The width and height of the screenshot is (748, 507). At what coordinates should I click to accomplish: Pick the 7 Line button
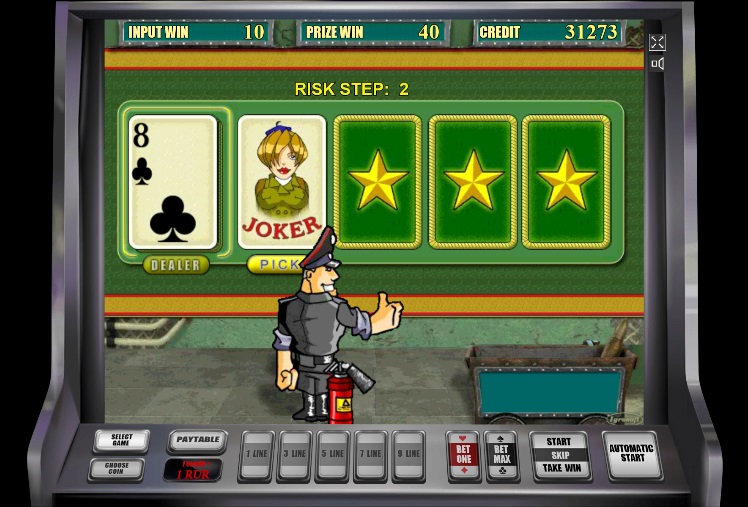370,456
